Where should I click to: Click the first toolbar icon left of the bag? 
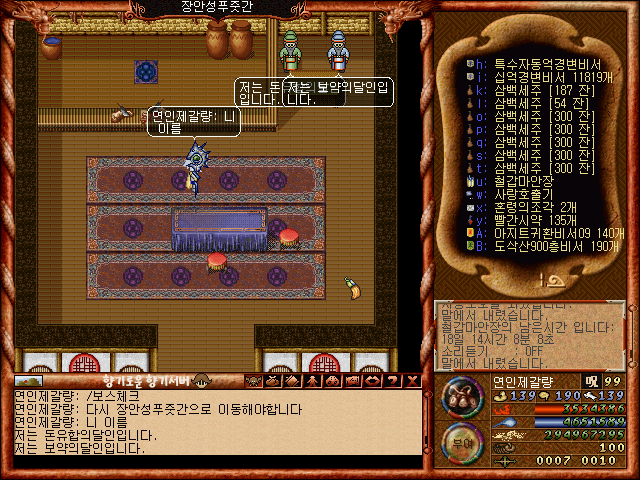point(253,381)
